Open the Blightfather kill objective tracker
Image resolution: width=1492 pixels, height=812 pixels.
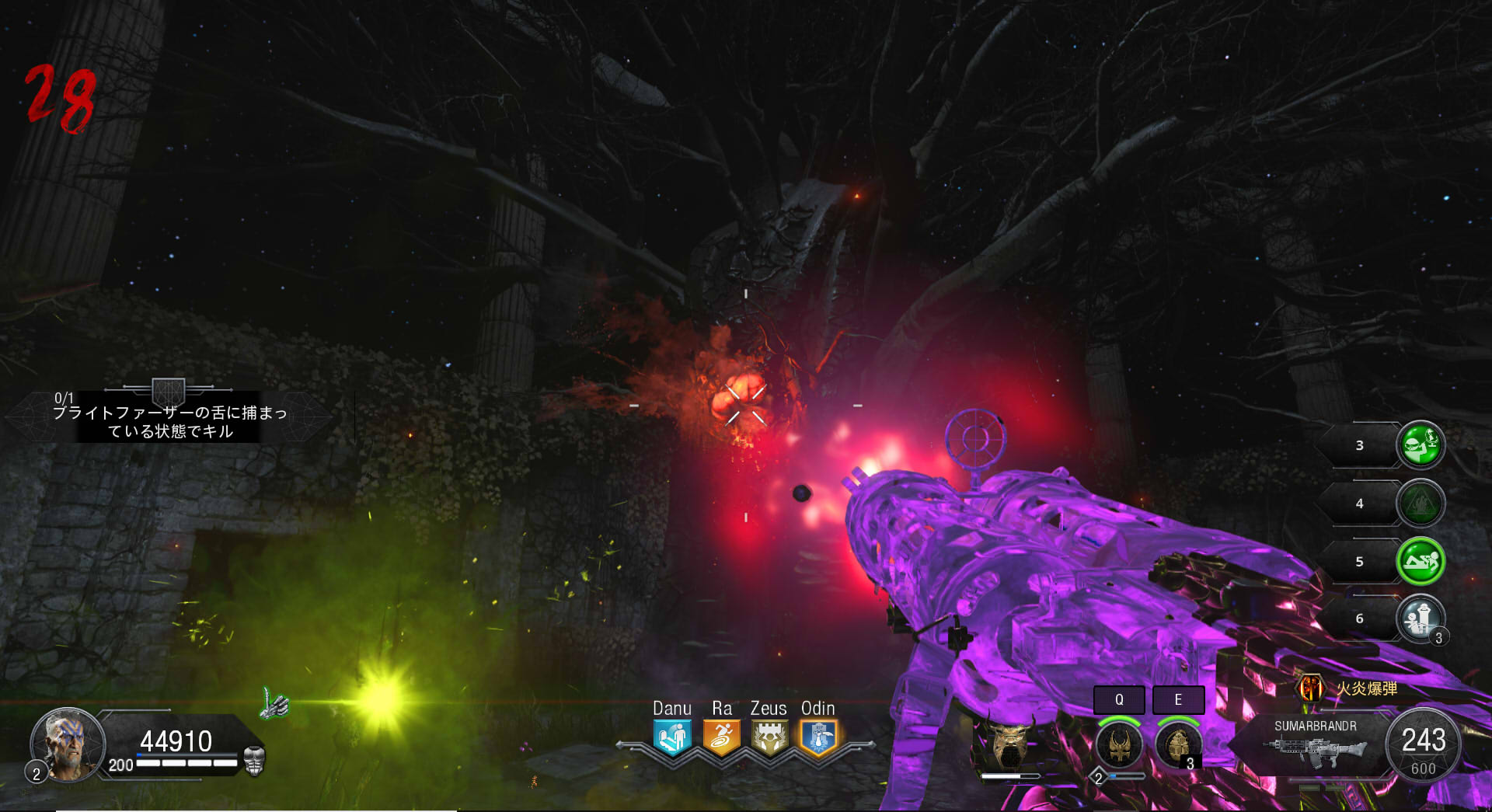pyautogui.click(x=169, y=417)
